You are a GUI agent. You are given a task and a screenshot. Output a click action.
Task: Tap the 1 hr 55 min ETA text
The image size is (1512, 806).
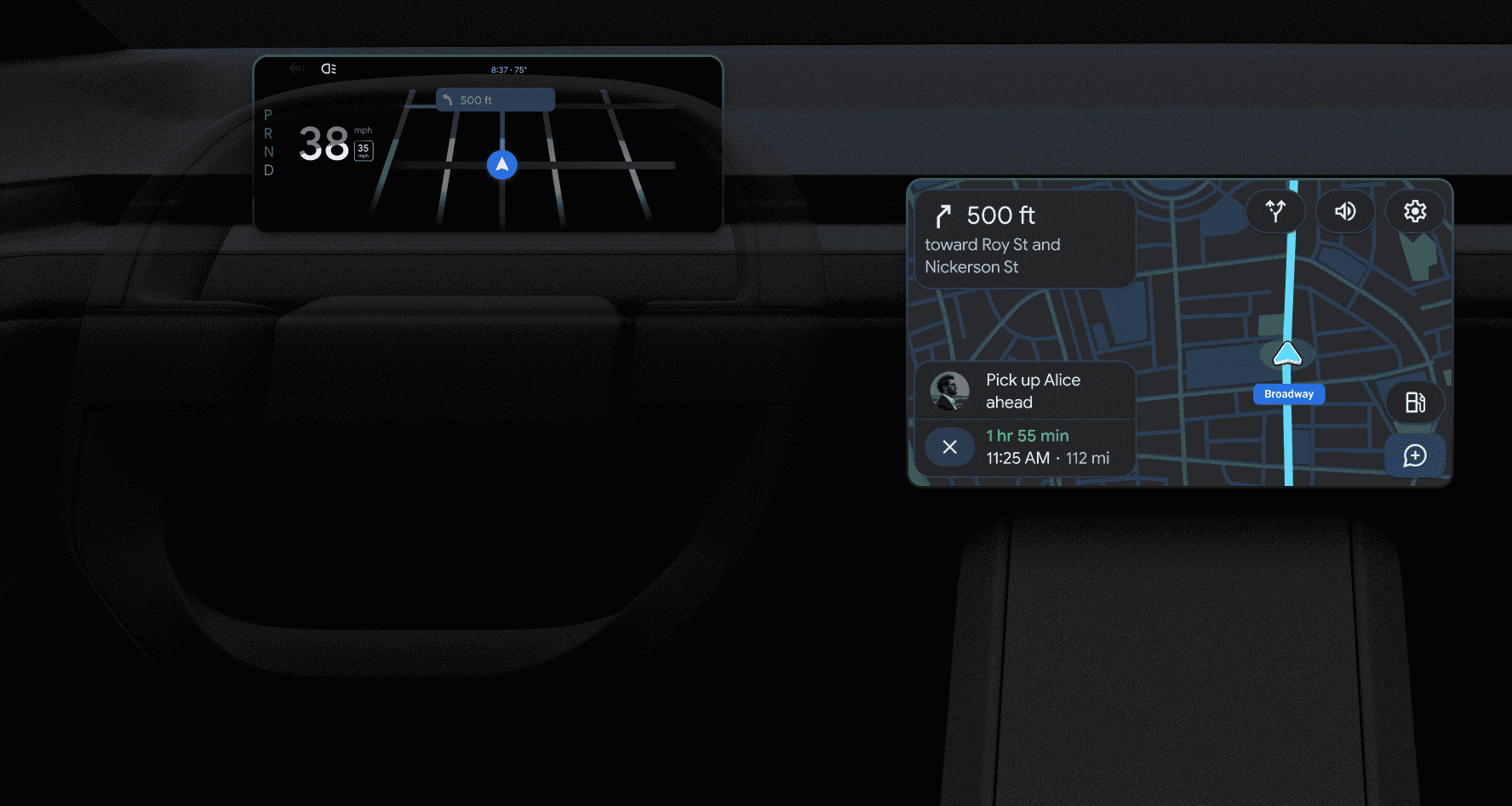click(1026, 435)
